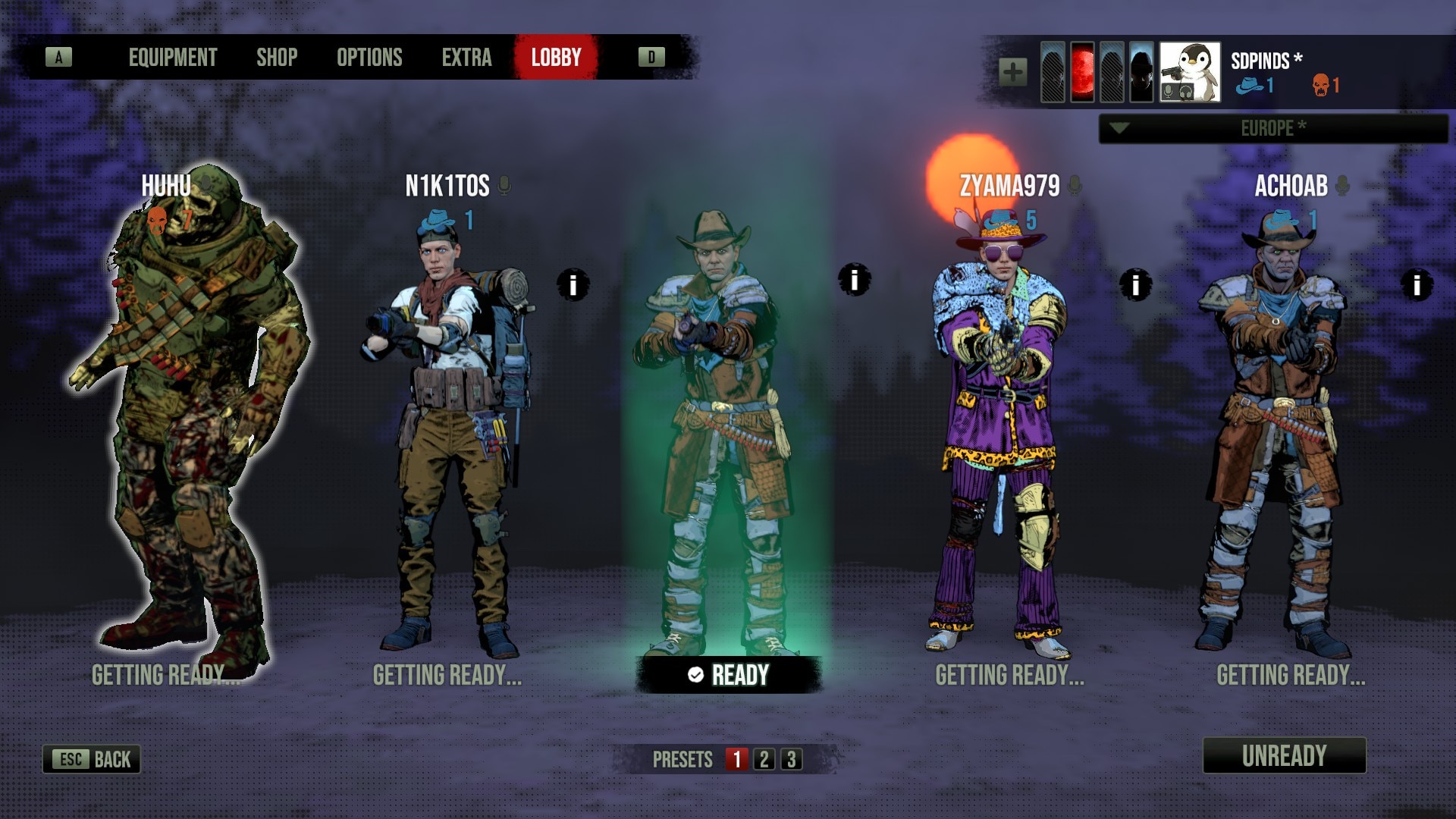
Task: Switch to the Shop tab
Action: point(277,58)
